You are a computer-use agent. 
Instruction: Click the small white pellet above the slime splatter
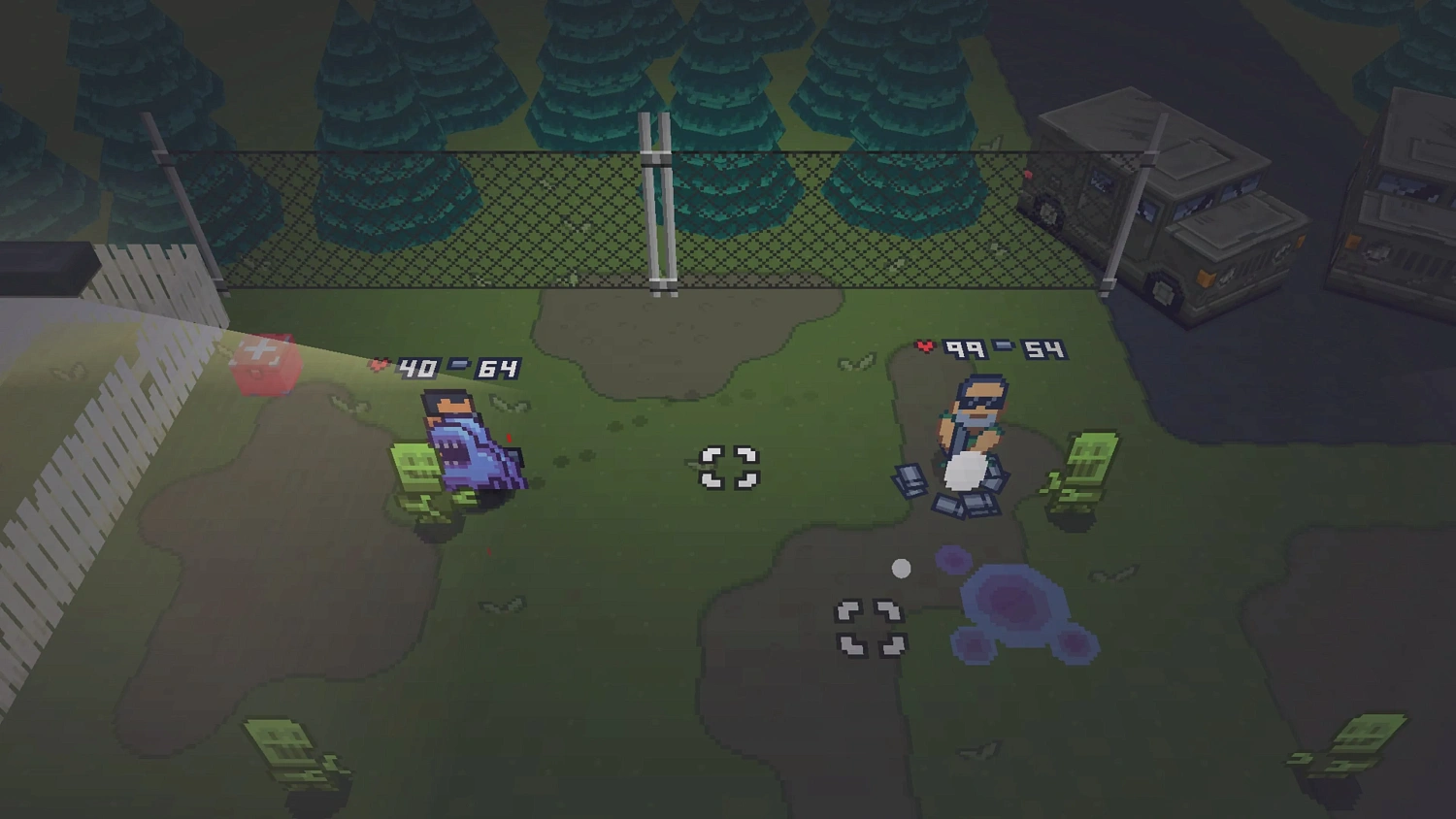(901, 569)
